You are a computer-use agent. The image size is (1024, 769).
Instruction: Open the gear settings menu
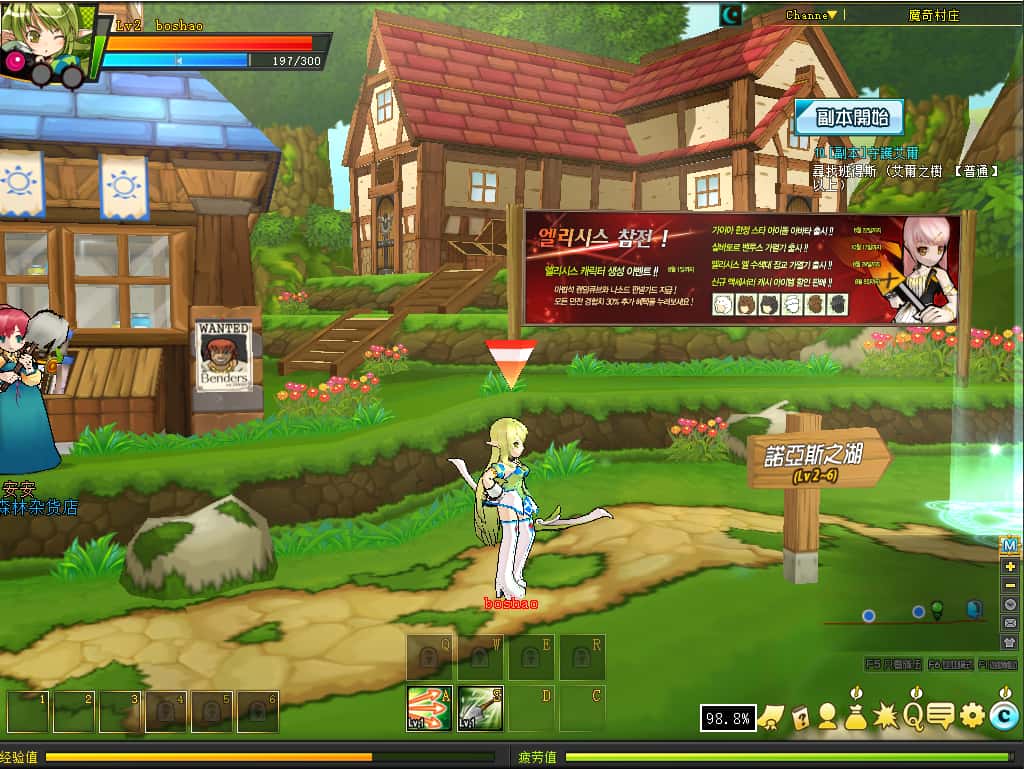972,715
